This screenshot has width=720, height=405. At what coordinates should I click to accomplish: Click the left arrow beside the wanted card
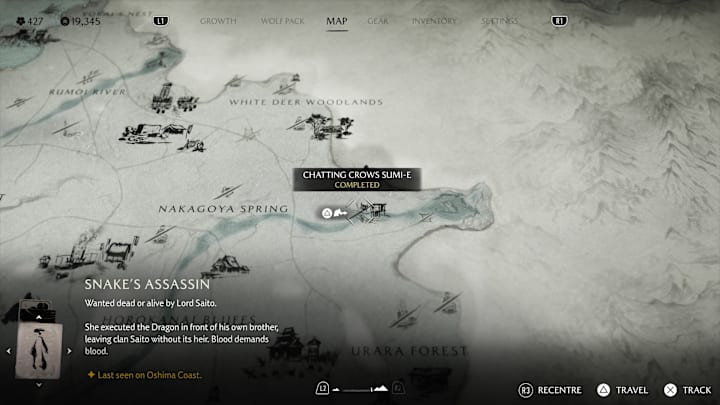pyautogui.click(x=8, y=351)
